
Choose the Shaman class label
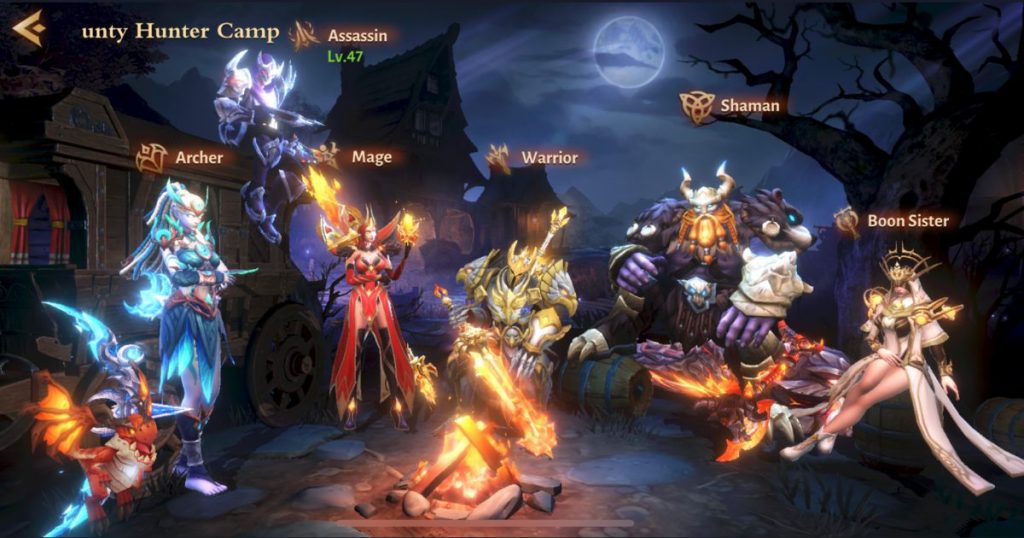point(748,105)
